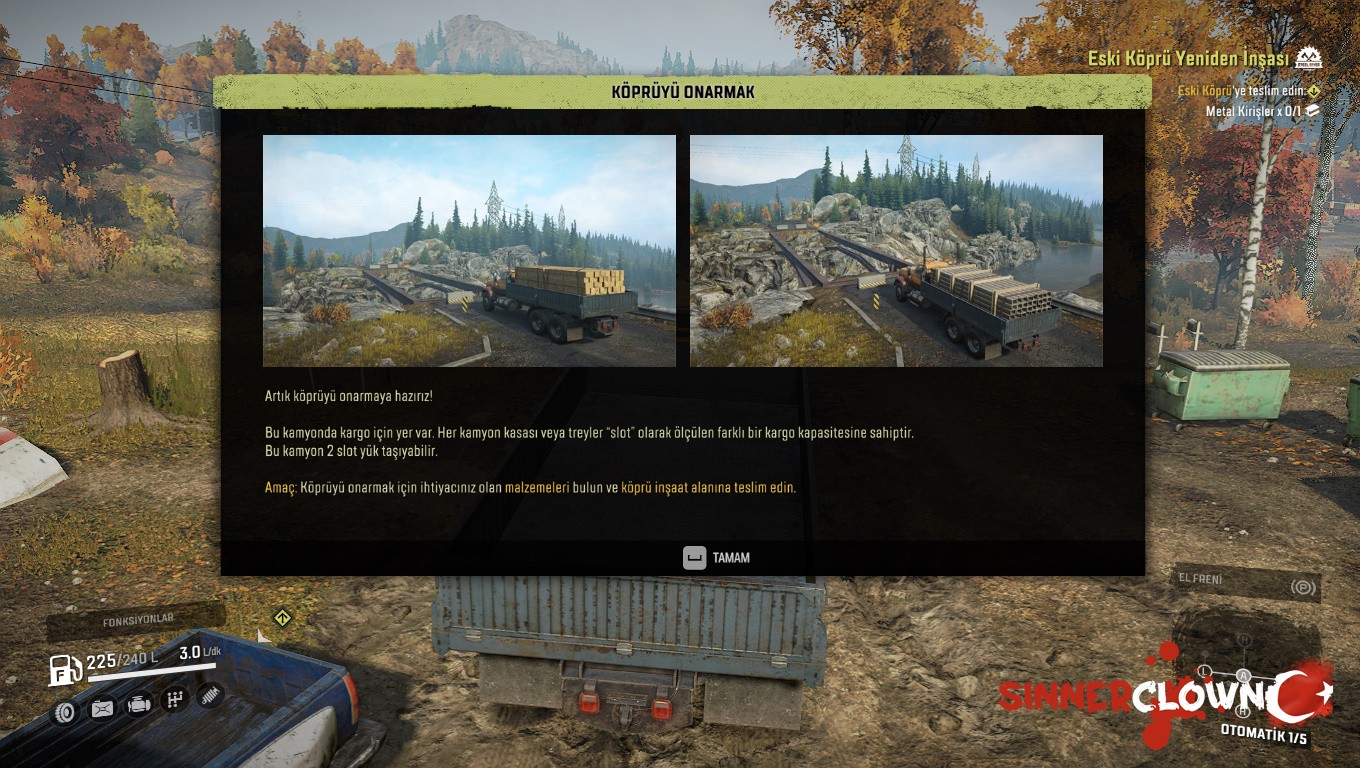Click the tire status icon

[x=65, y=710]
